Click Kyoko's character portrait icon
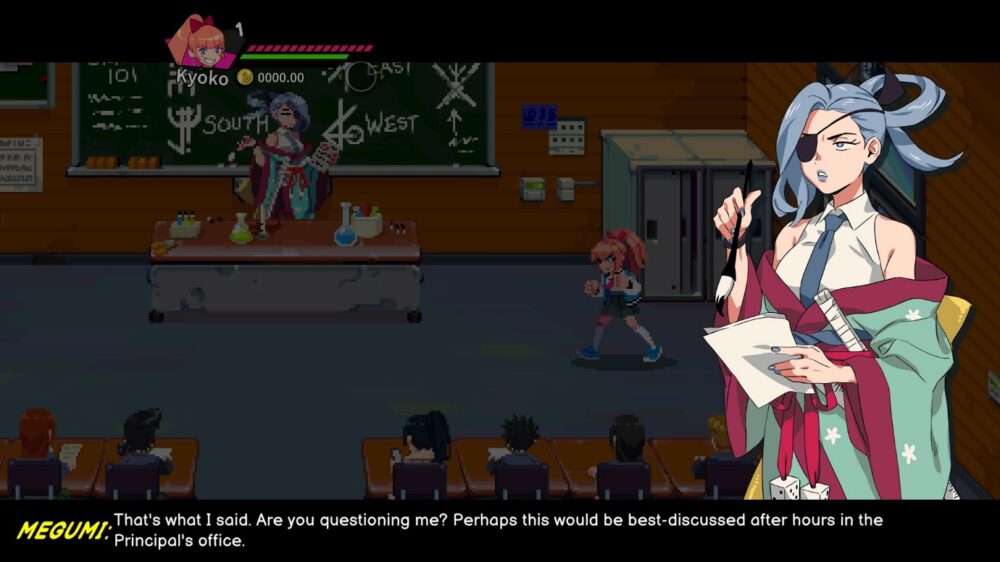Screen dimensions: 1000x562 coord(201,42)
